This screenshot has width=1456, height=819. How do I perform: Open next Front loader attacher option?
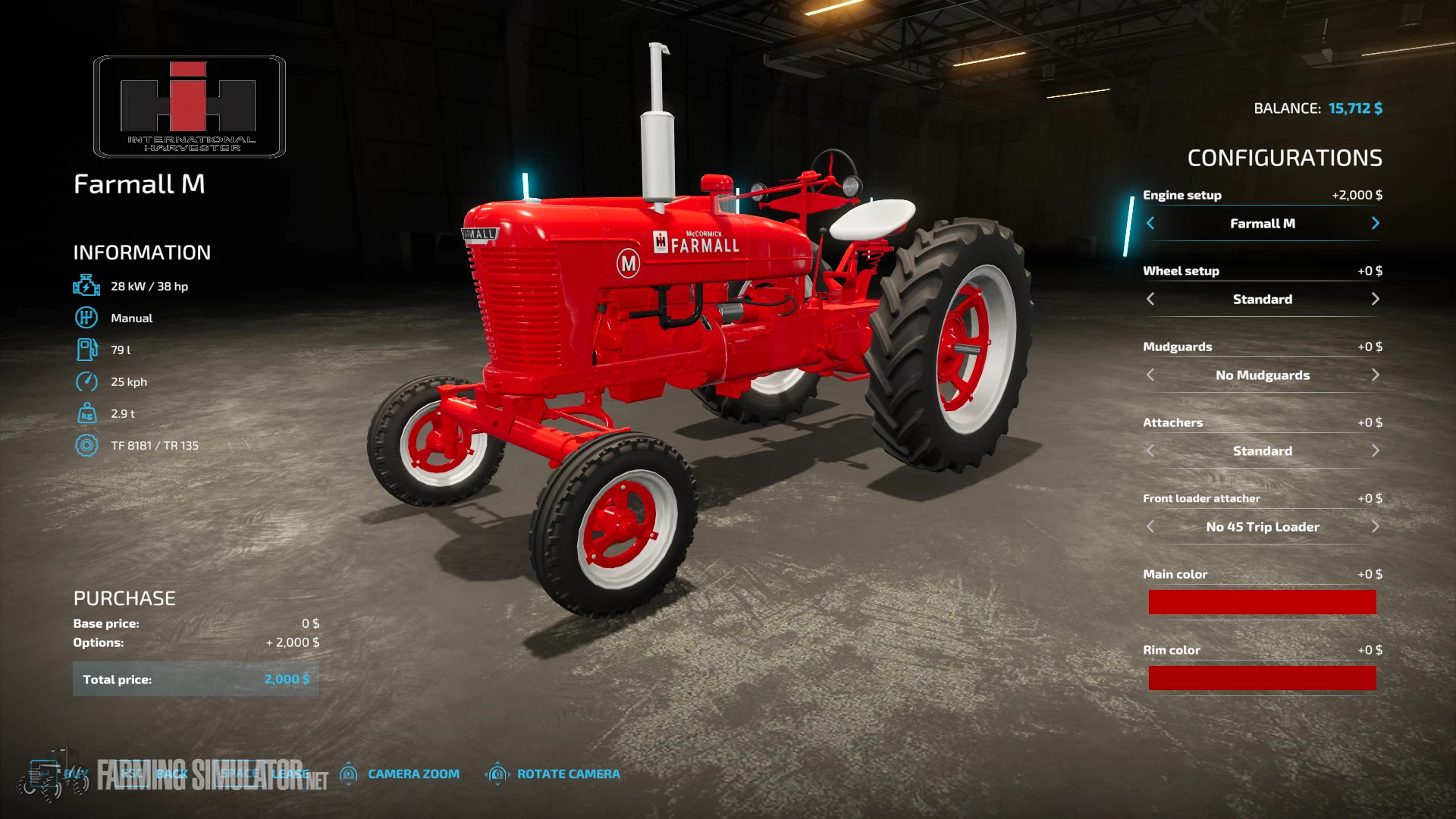coord(1375,526)
